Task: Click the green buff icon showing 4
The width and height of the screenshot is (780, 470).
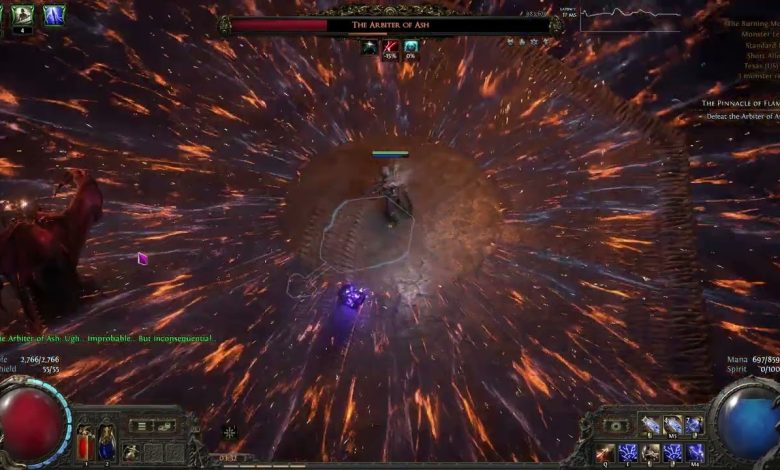Action: coord(22,15)
